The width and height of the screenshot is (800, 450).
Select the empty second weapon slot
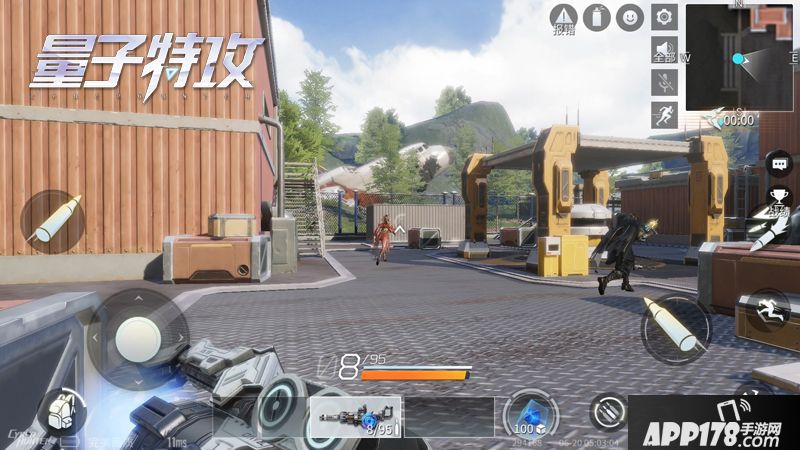coord(449,417)
